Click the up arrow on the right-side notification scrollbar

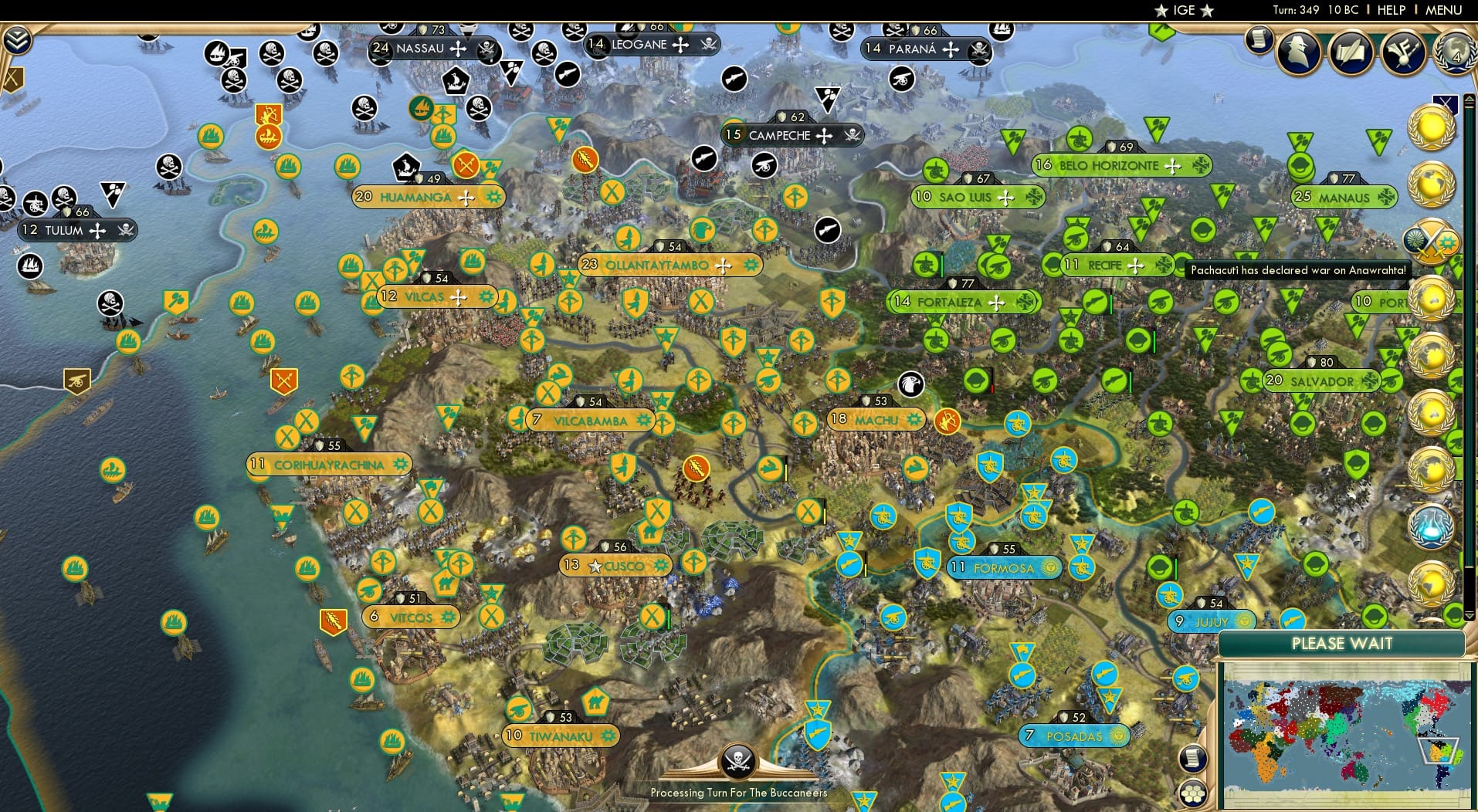[1469, 99]
